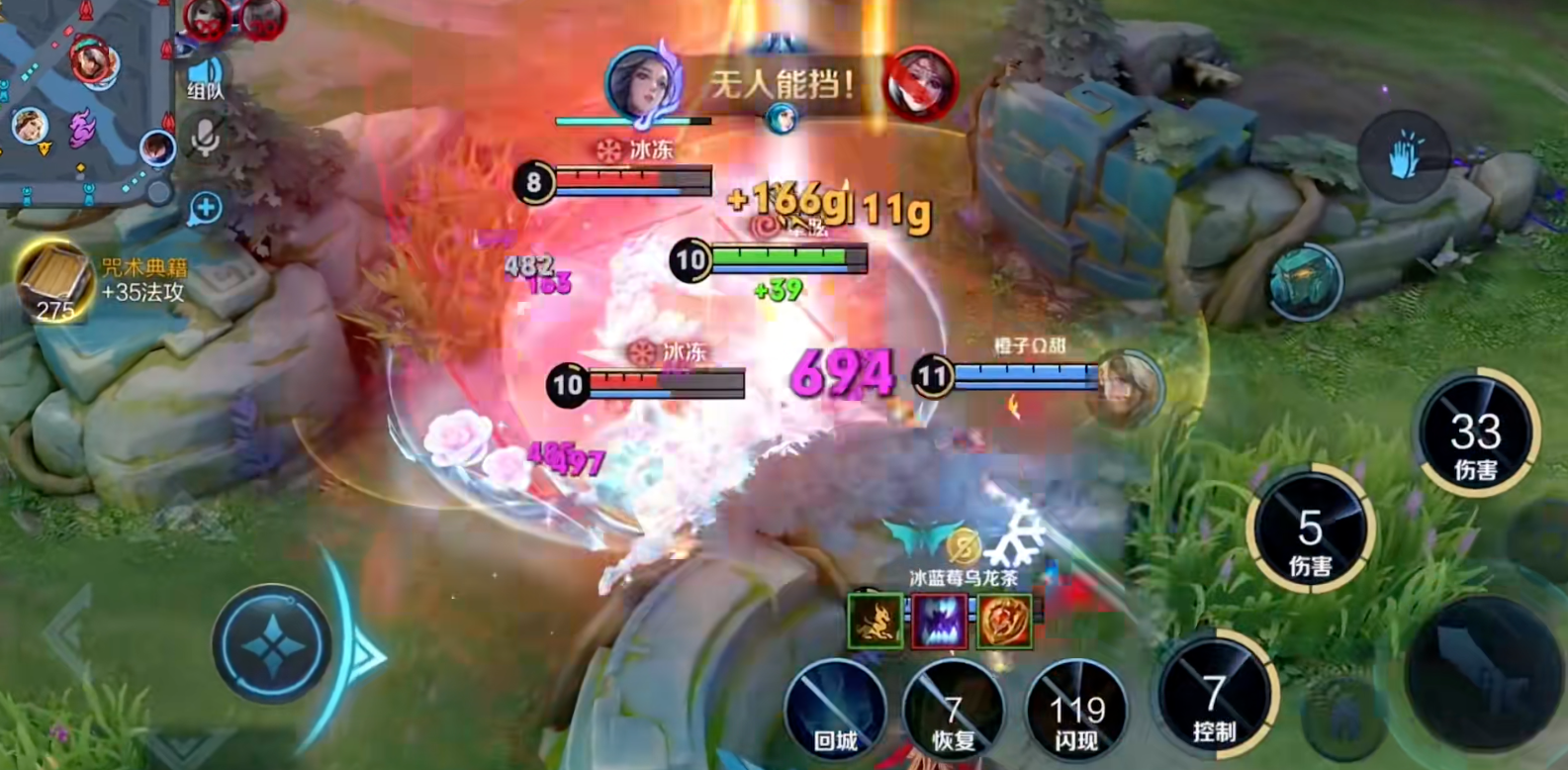
Task: Tap the blue hand gesture icon
Action: pyautogui.click(x=1403, y=156)
